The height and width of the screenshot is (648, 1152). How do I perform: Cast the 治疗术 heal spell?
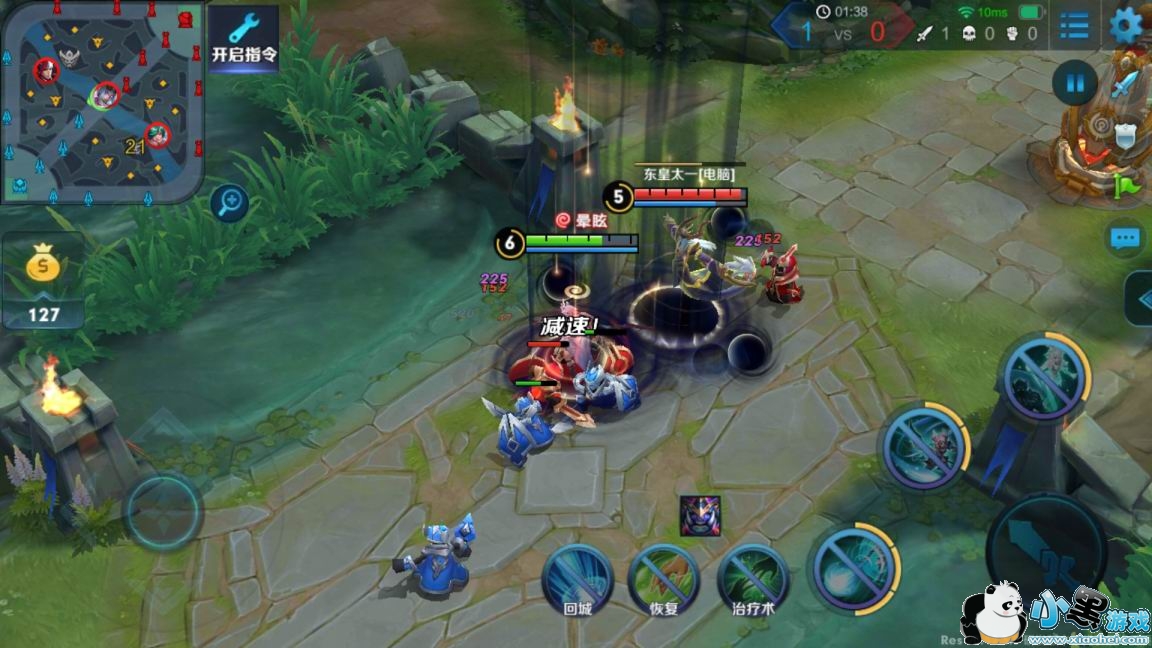pyautogui.click(x=753, y=579)
